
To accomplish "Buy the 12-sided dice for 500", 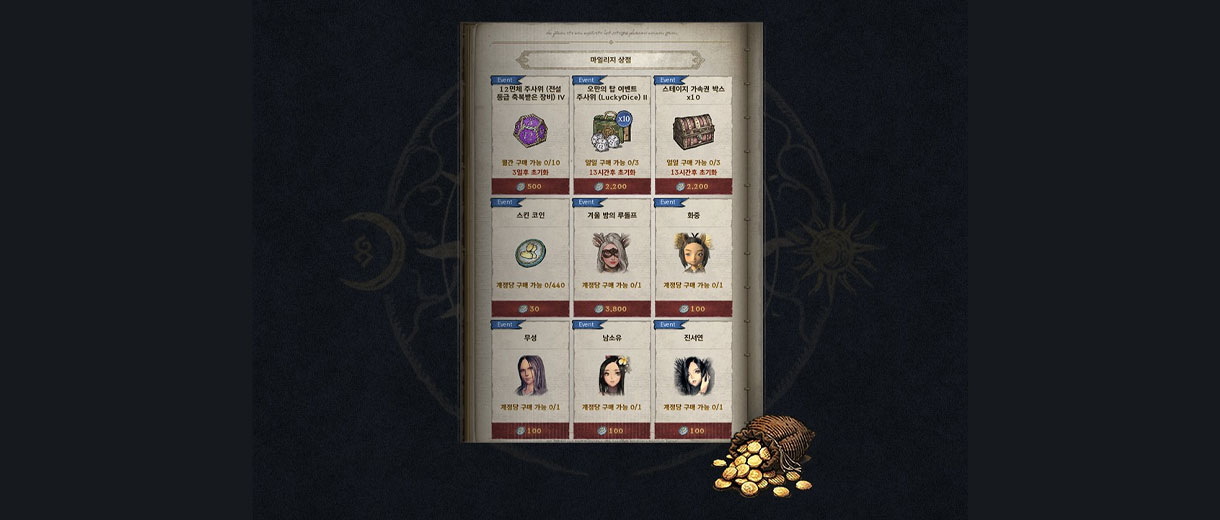I will coord(530,186).
